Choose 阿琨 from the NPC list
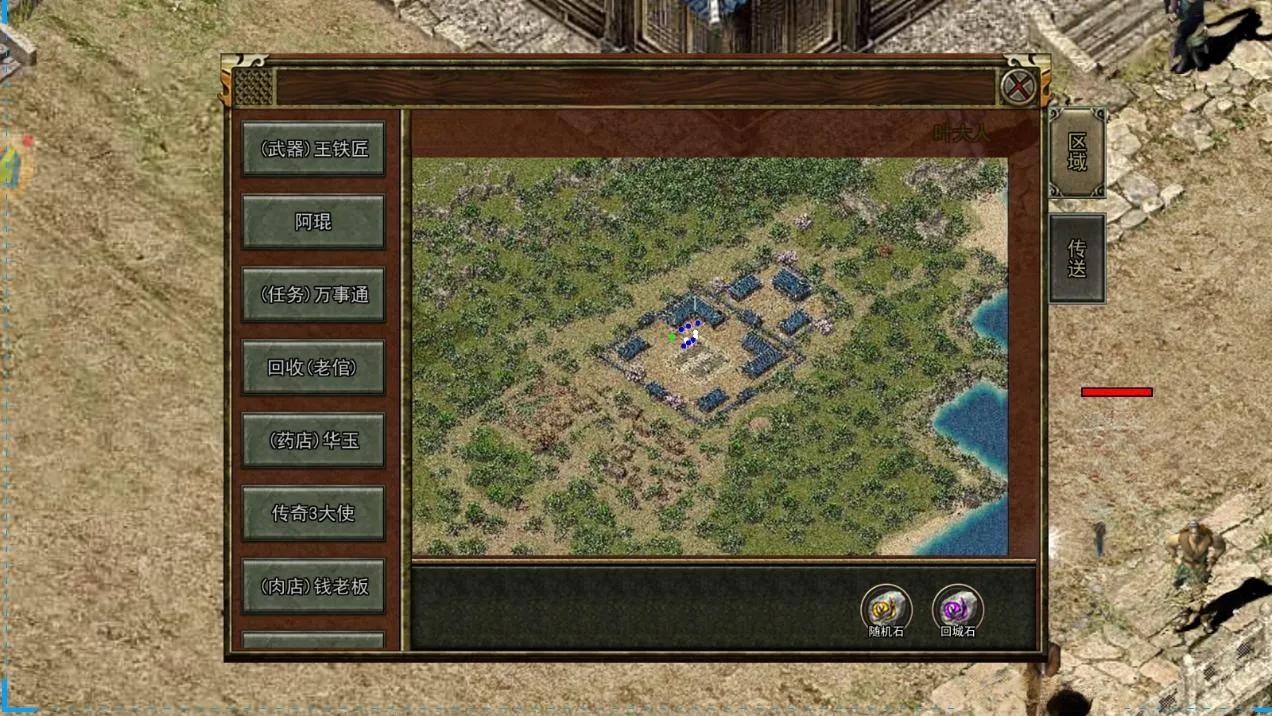The image size is (1272, 716). (313, 222)
